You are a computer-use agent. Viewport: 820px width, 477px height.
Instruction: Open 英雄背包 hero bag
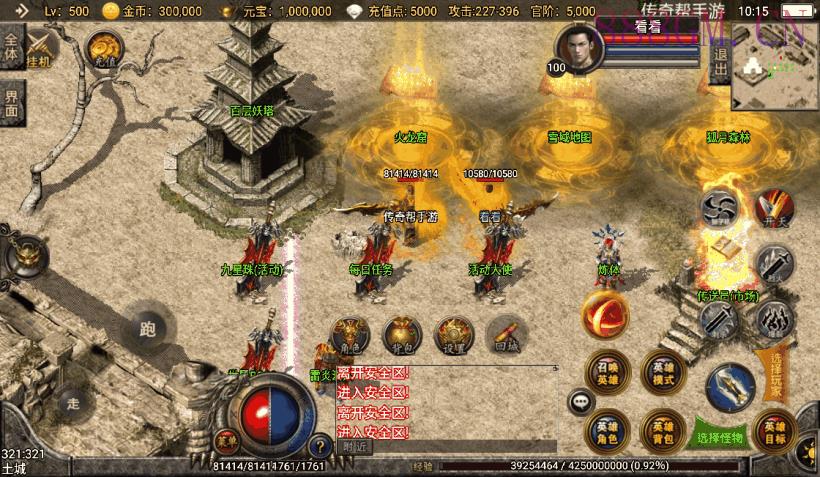pyautogui.click(x=663, y=430)
